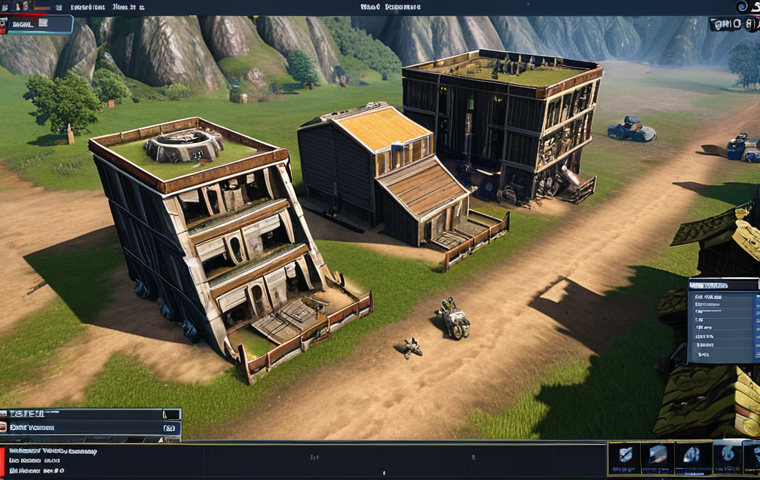Open the swirl icon in the top-right corner

742,7
